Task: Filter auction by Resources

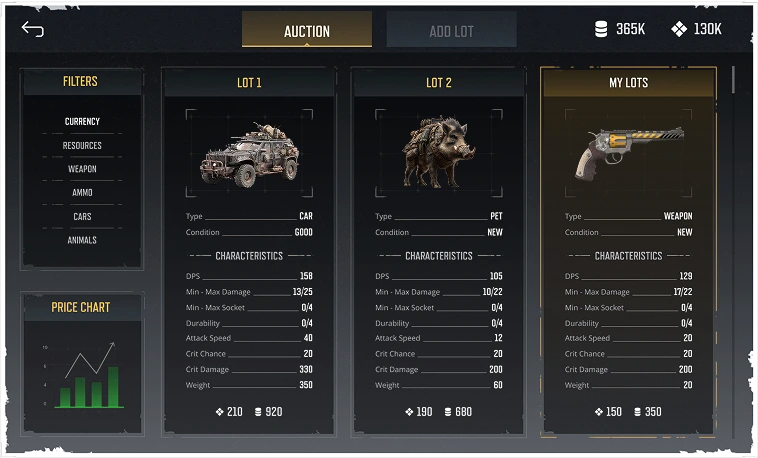Action: click(82, 146)
